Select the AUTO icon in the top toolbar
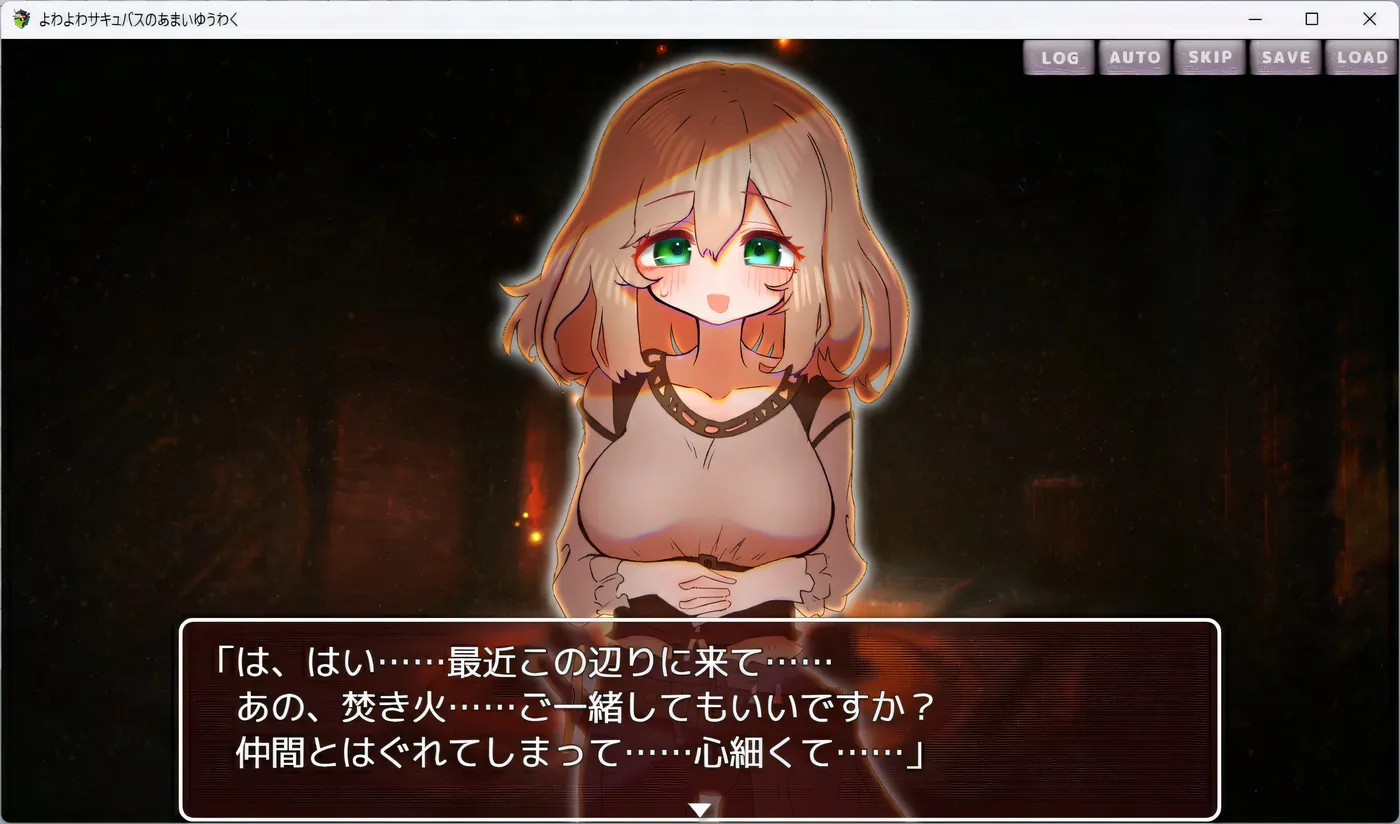Image resolution: width=1400 pixels, height=824 pixels. (x=1134, y=57)
